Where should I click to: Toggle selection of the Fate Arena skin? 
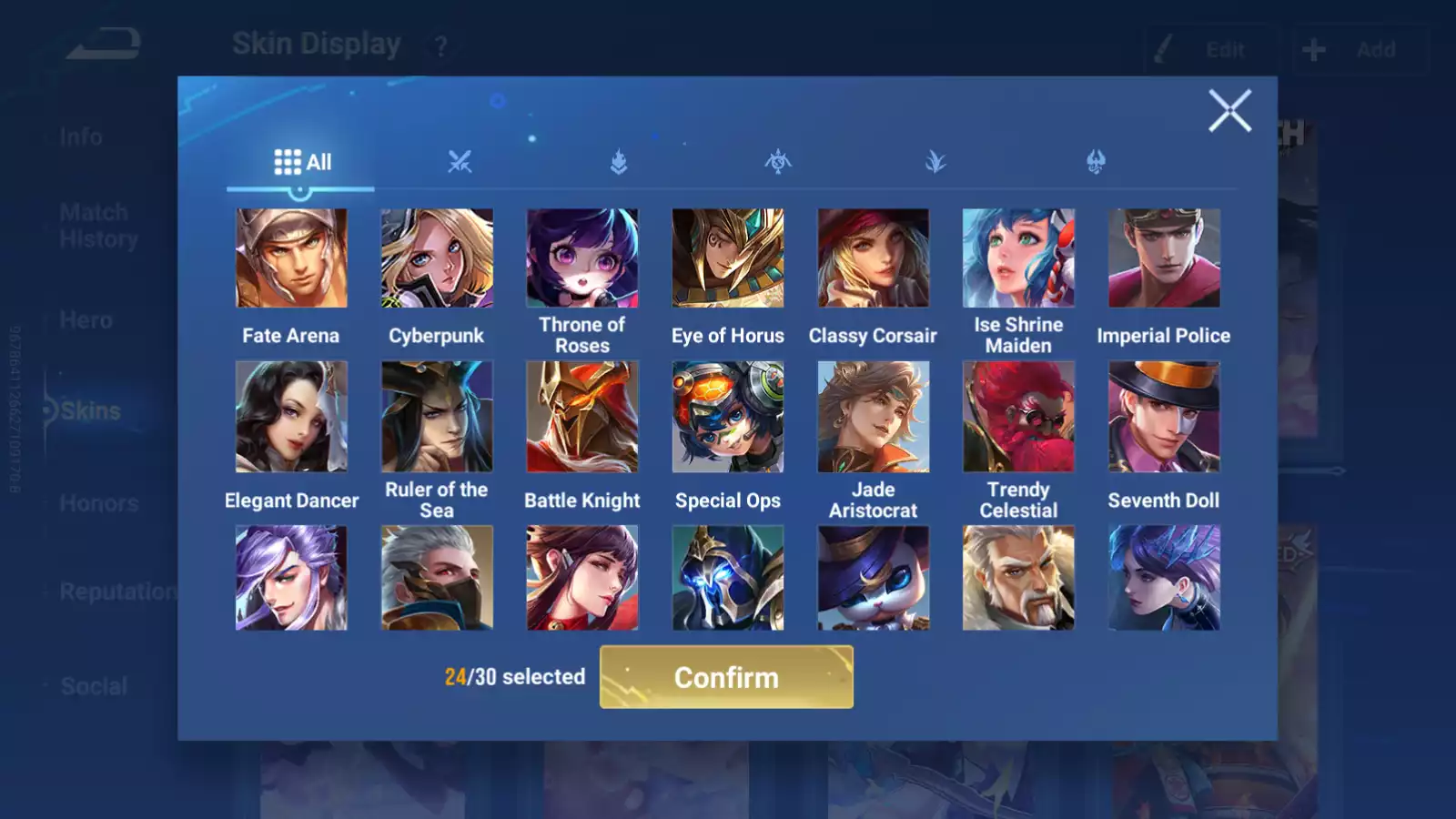click(291, 258)
